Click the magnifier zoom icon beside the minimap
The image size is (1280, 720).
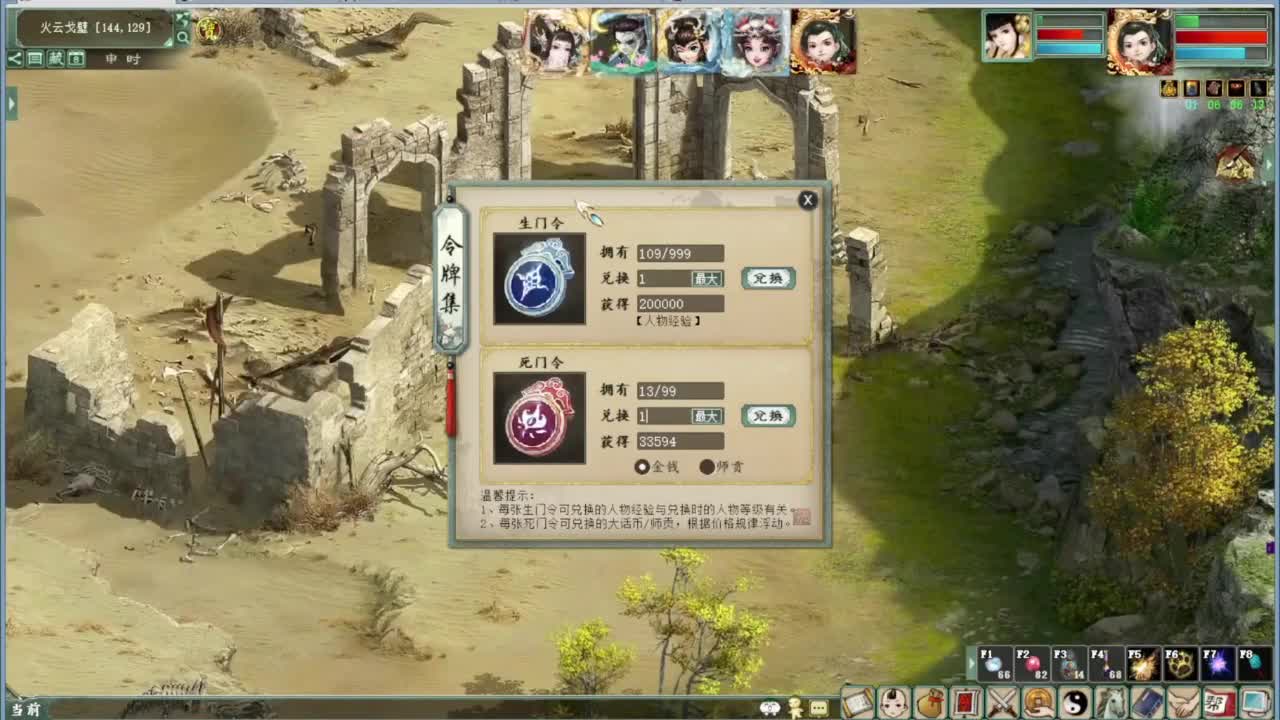pos(183,35)
